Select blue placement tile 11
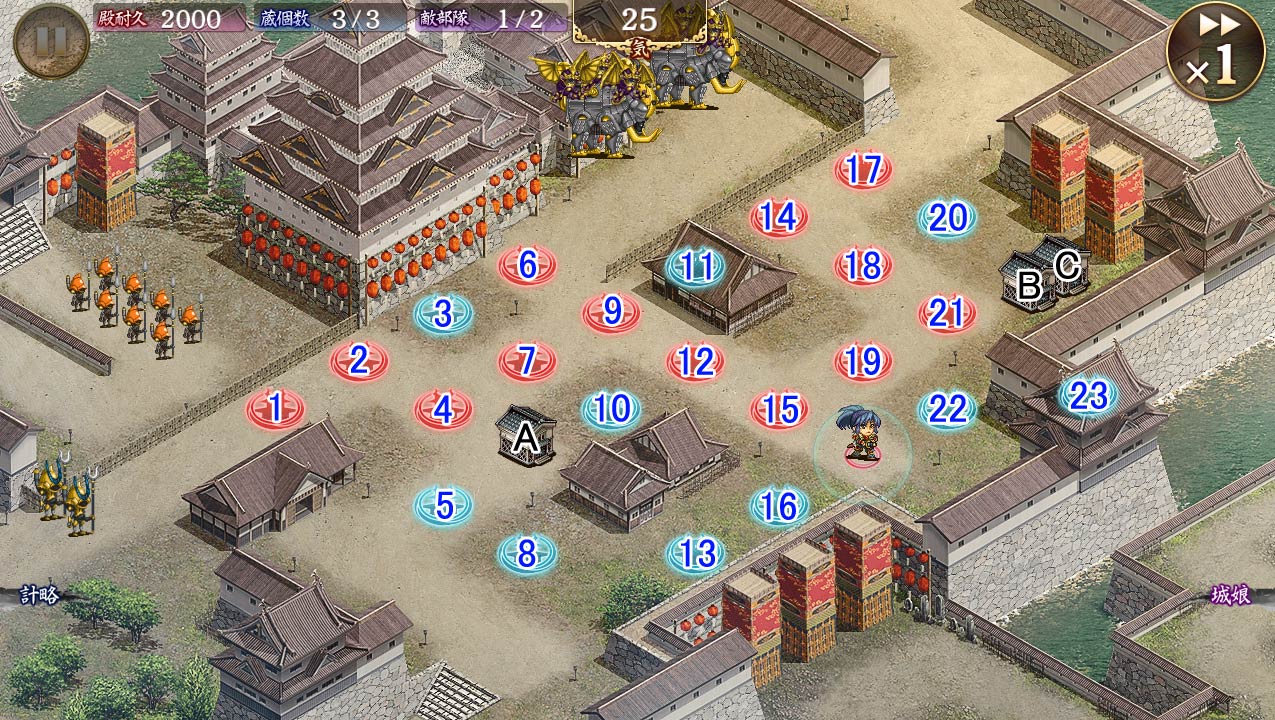 tap(695, 267)
